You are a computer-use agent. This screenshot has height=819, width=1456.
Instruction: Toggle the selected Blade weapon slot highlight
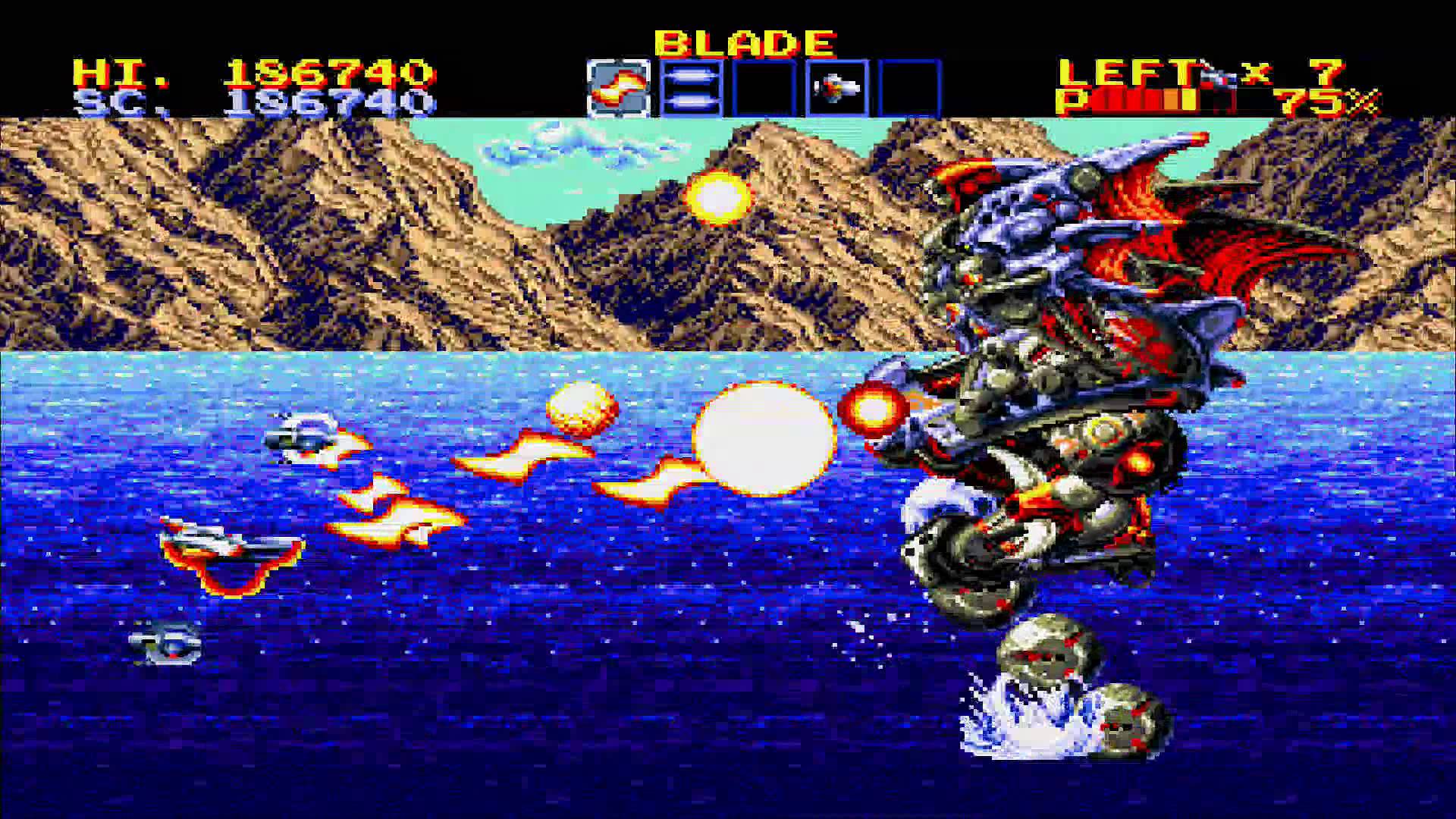coord(620,86)
